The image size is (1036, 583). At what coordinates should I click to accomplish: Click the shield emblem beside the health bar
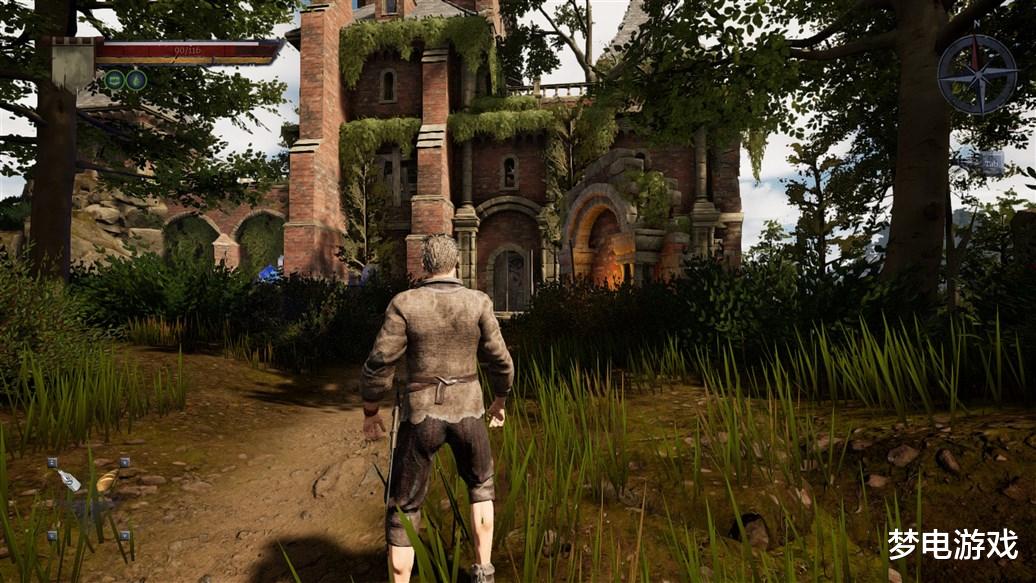pos(73,64)
